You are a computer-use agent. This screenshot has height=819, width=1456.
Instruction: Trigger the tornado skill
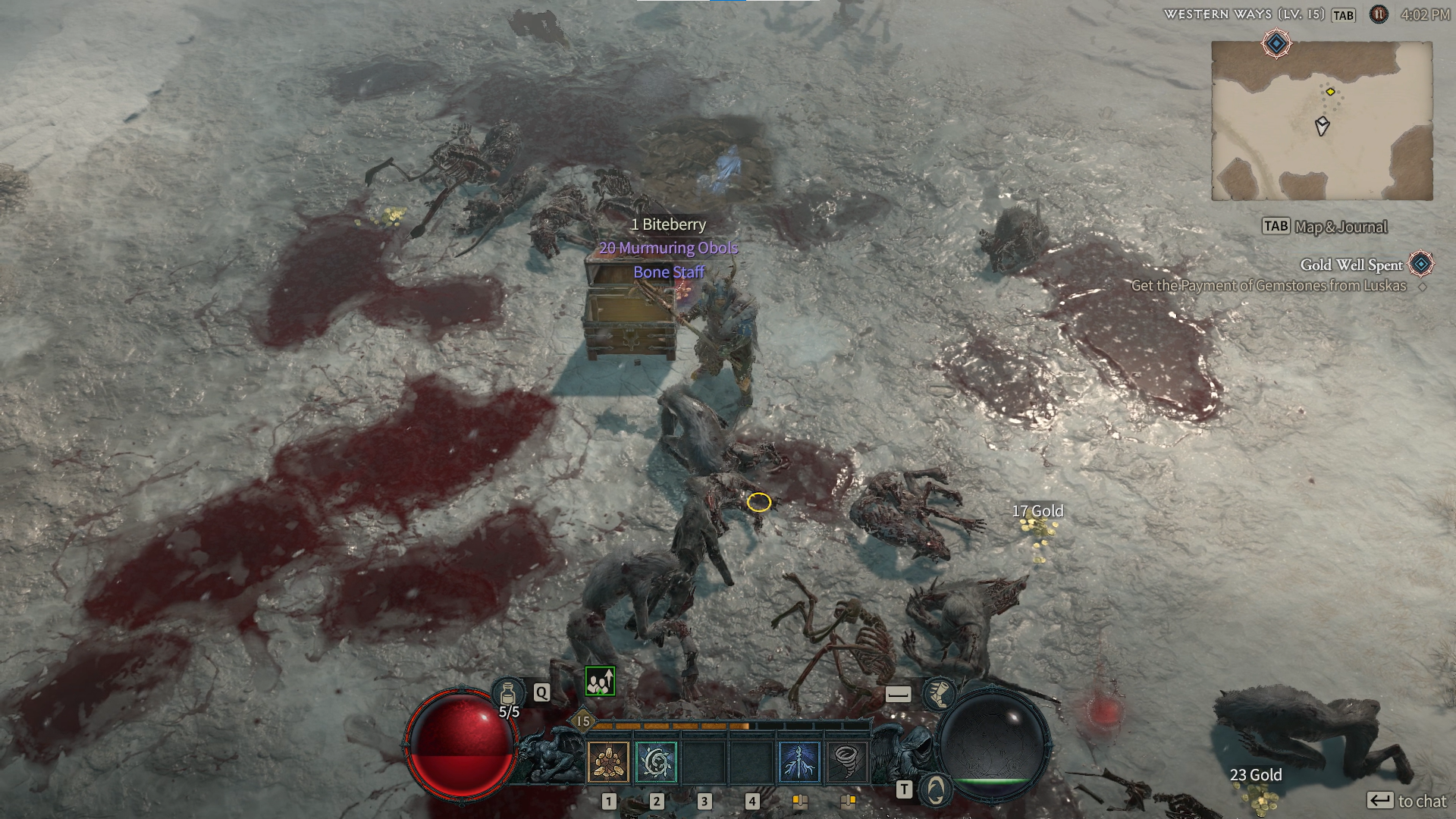point(846,761)
